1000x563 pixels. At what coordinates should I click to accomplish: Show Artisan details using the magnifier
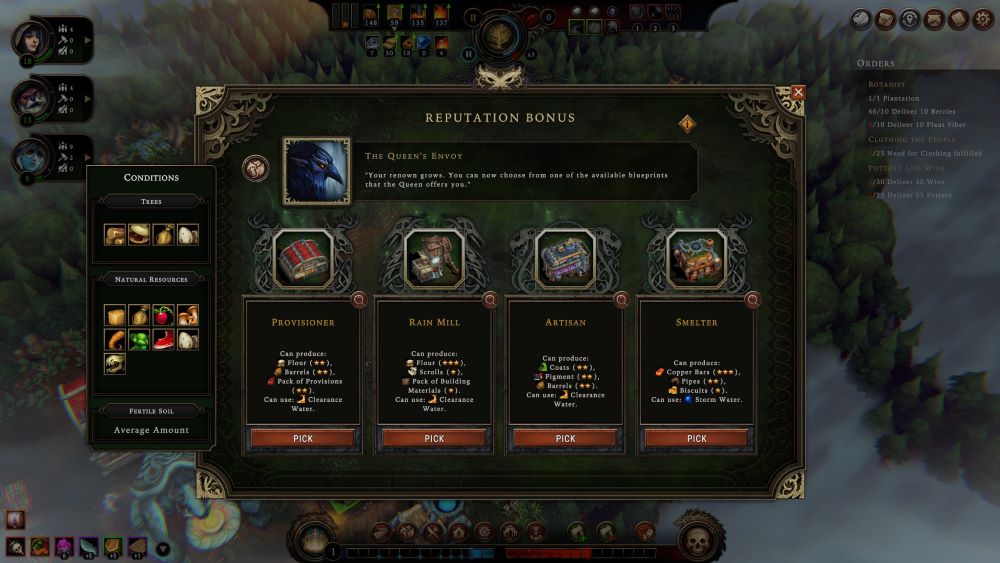pos(622,299)
